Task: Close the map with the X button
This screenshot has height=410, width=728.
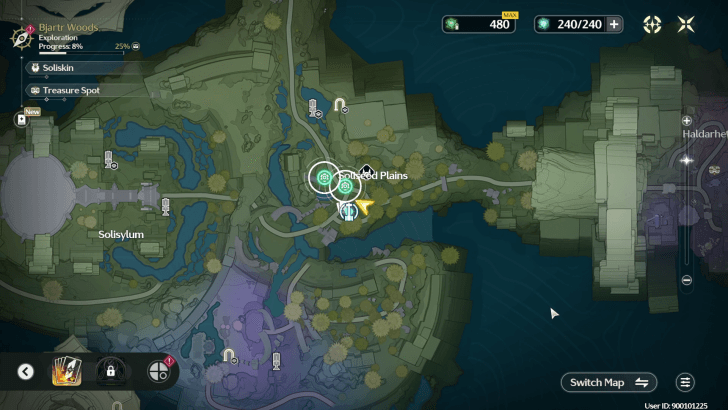Action: [686, 24]
